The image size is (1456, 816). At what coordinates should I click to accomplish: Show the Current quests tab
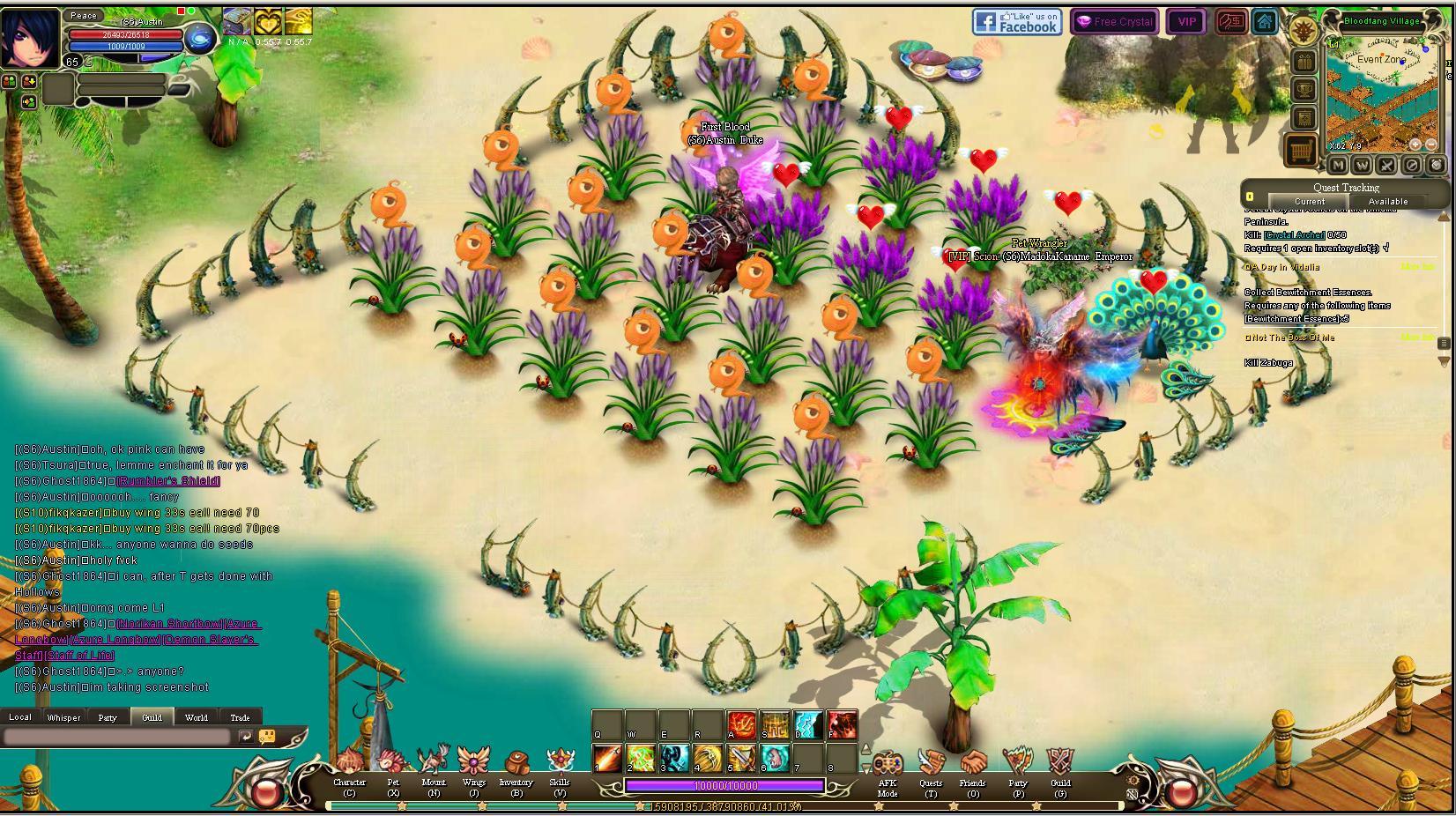point(1309,202)
